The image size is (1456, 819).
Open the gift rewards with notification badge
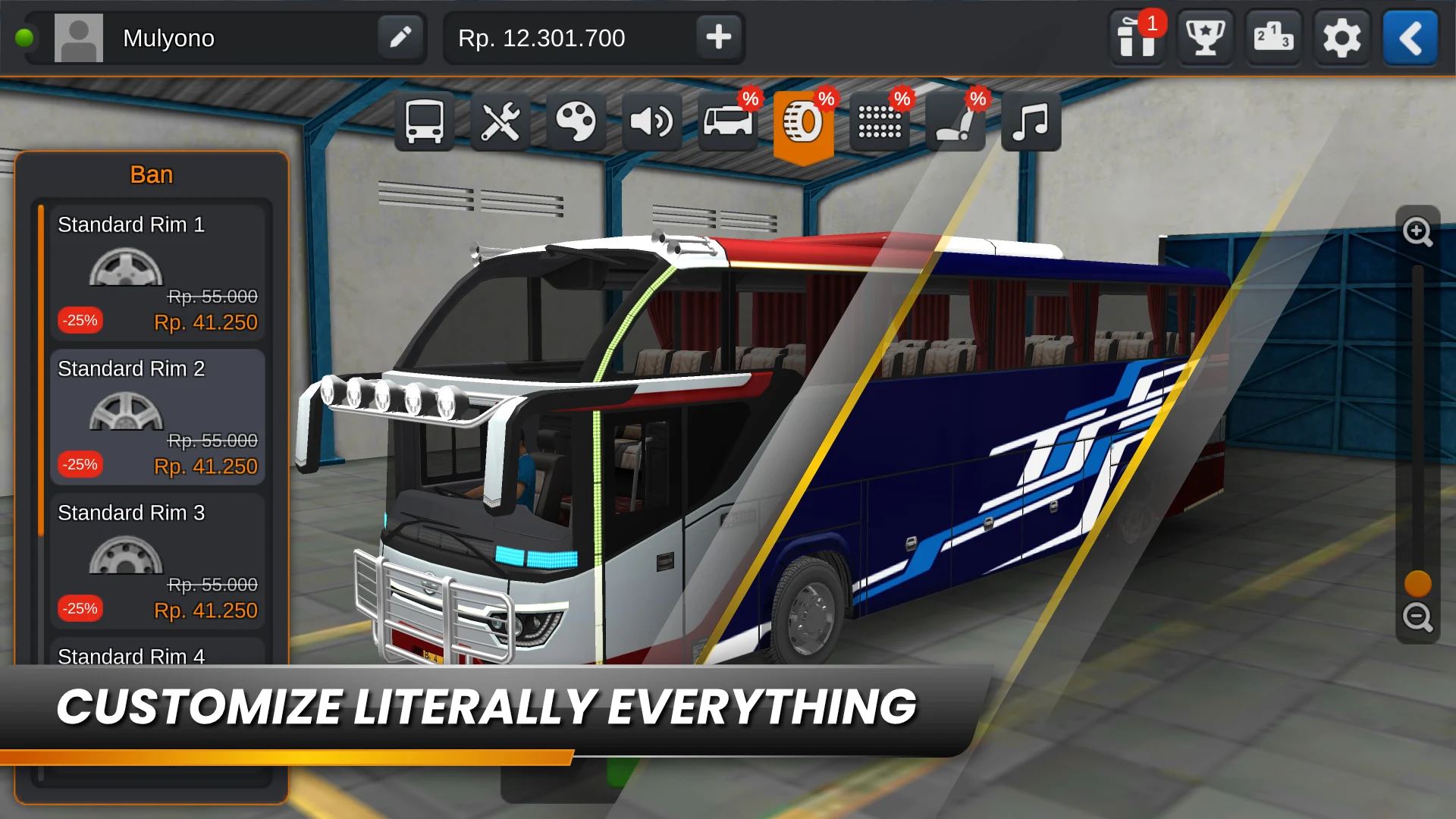pos(1135,38)
